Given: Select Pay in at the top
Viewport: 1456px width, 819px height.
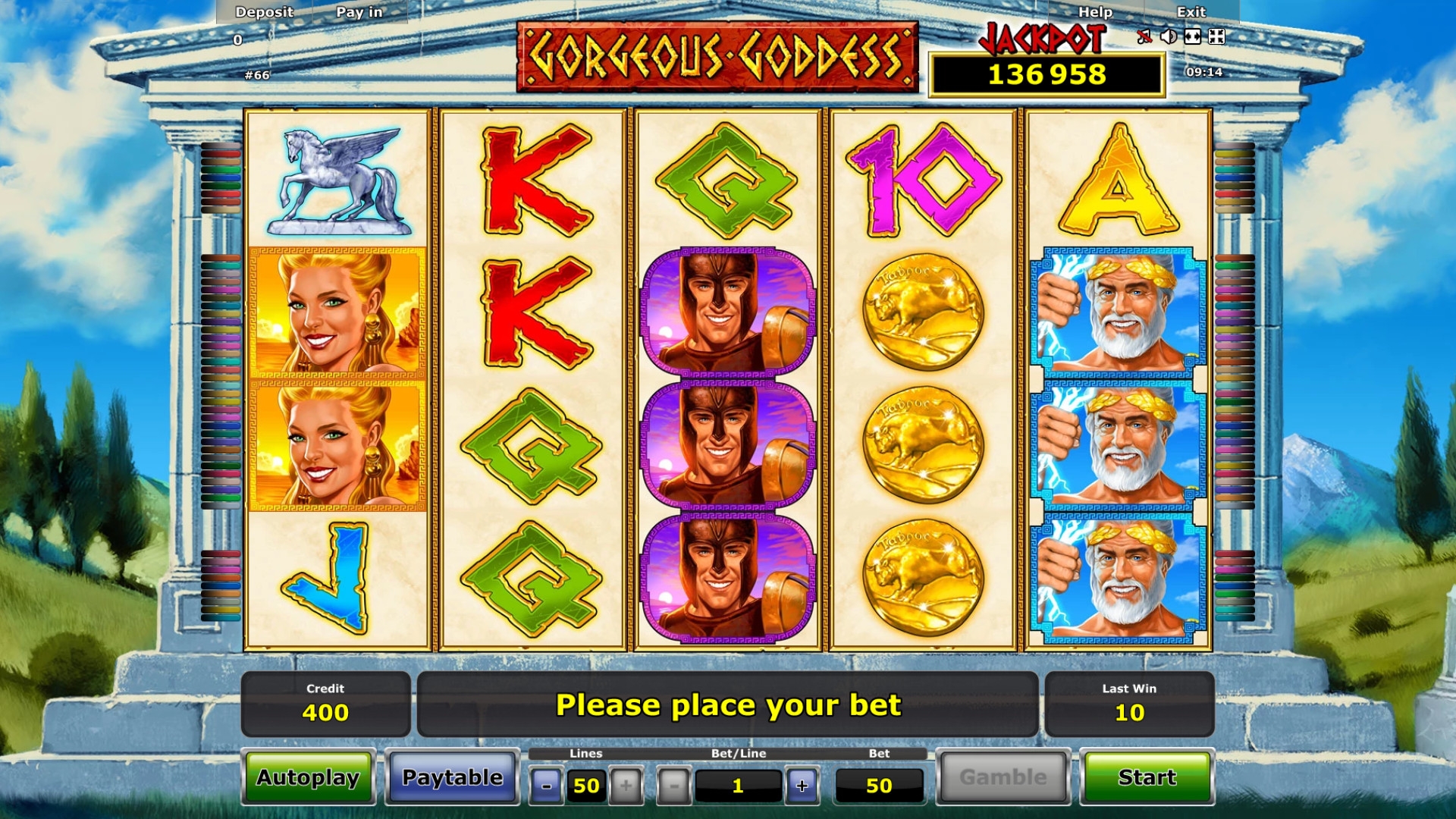Looking at the screenshot, I should click(359, 12).
